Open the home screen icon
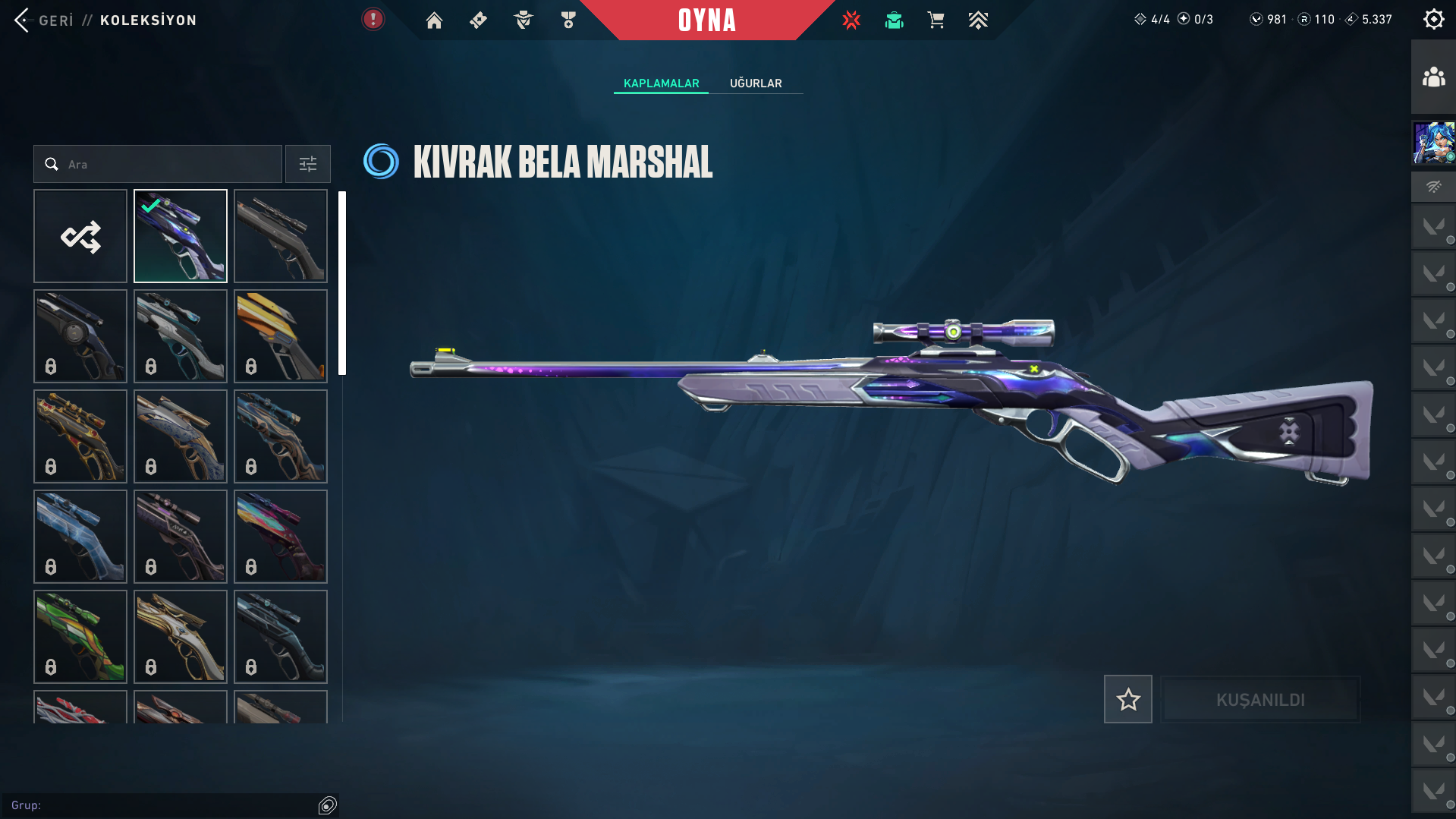 coord(434,20)
